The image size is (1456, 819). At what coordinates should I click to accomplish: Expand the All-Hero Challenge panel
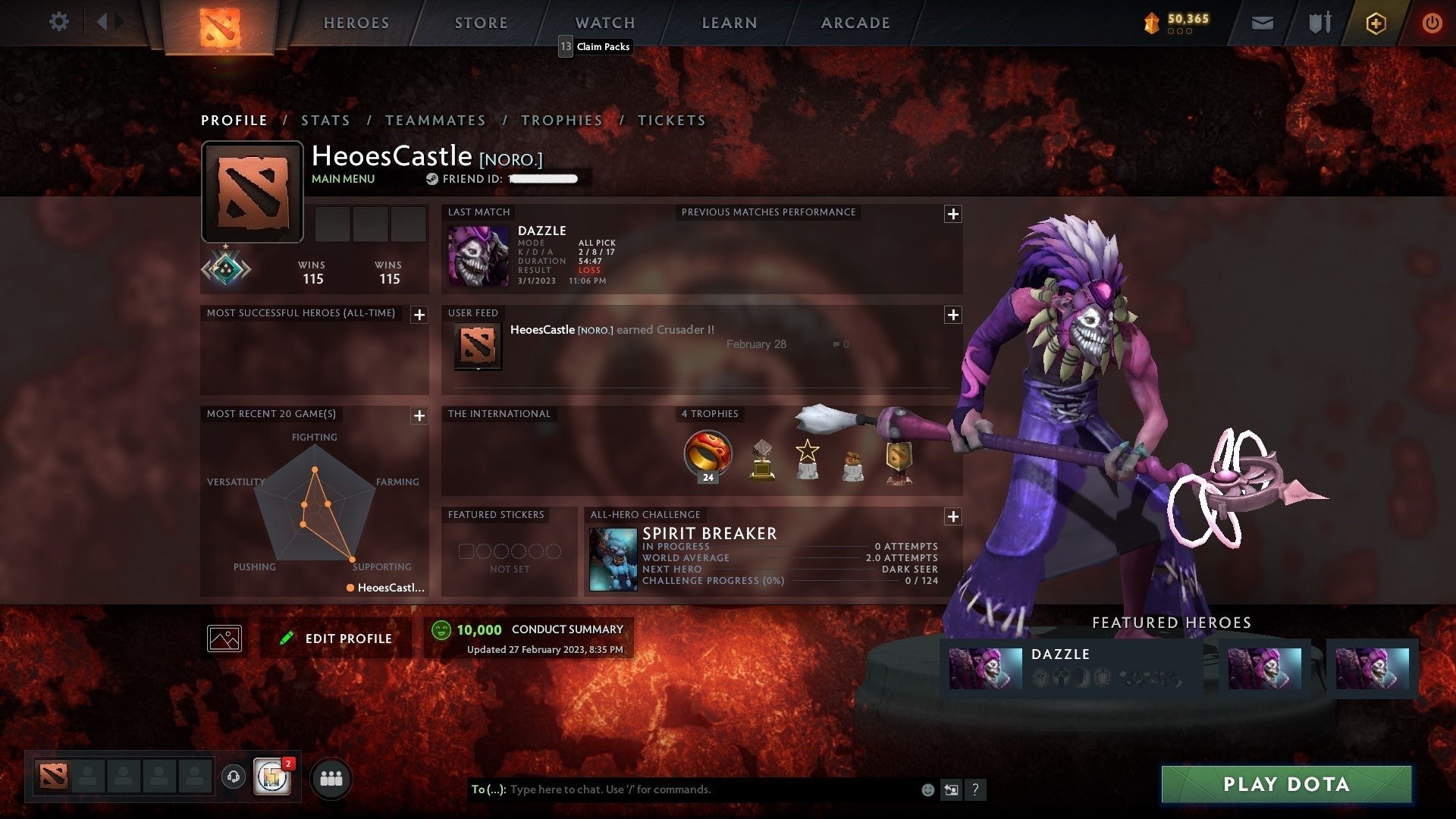point(954,516)
